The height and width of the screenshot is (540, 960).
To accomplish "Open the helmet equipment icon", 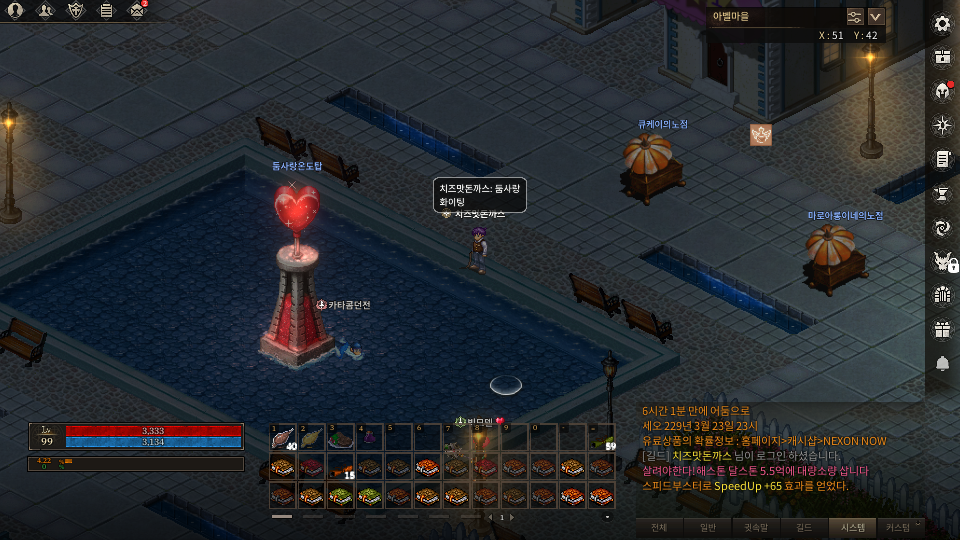I will point(941,91).
